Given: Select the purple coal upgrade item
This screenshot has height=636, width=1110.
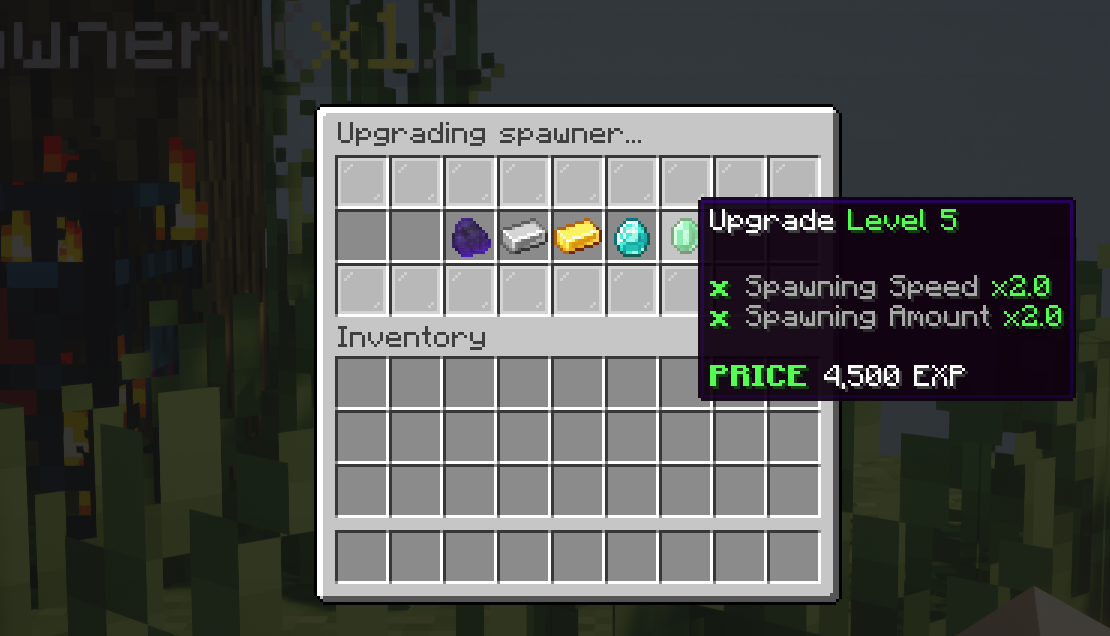Looking at the screenshot, I should pyautogui.click(x=470, y=237).
